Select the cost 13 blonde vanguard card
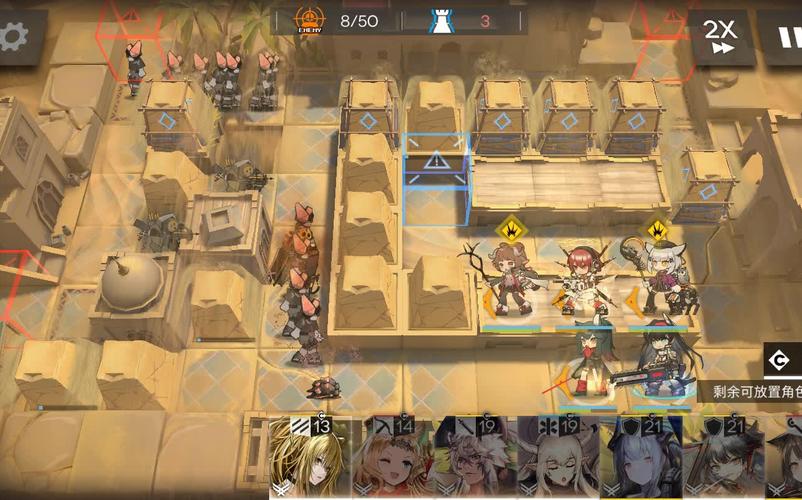 (310, 458)
